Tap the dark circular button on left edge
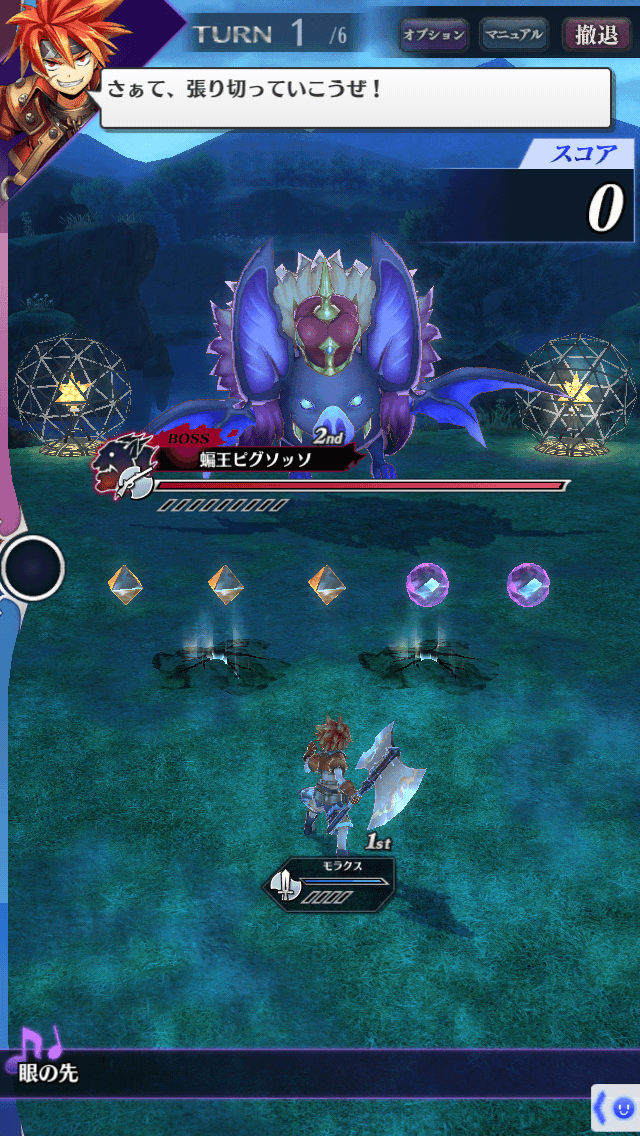 pyautogui.click(x=32, y=568)
